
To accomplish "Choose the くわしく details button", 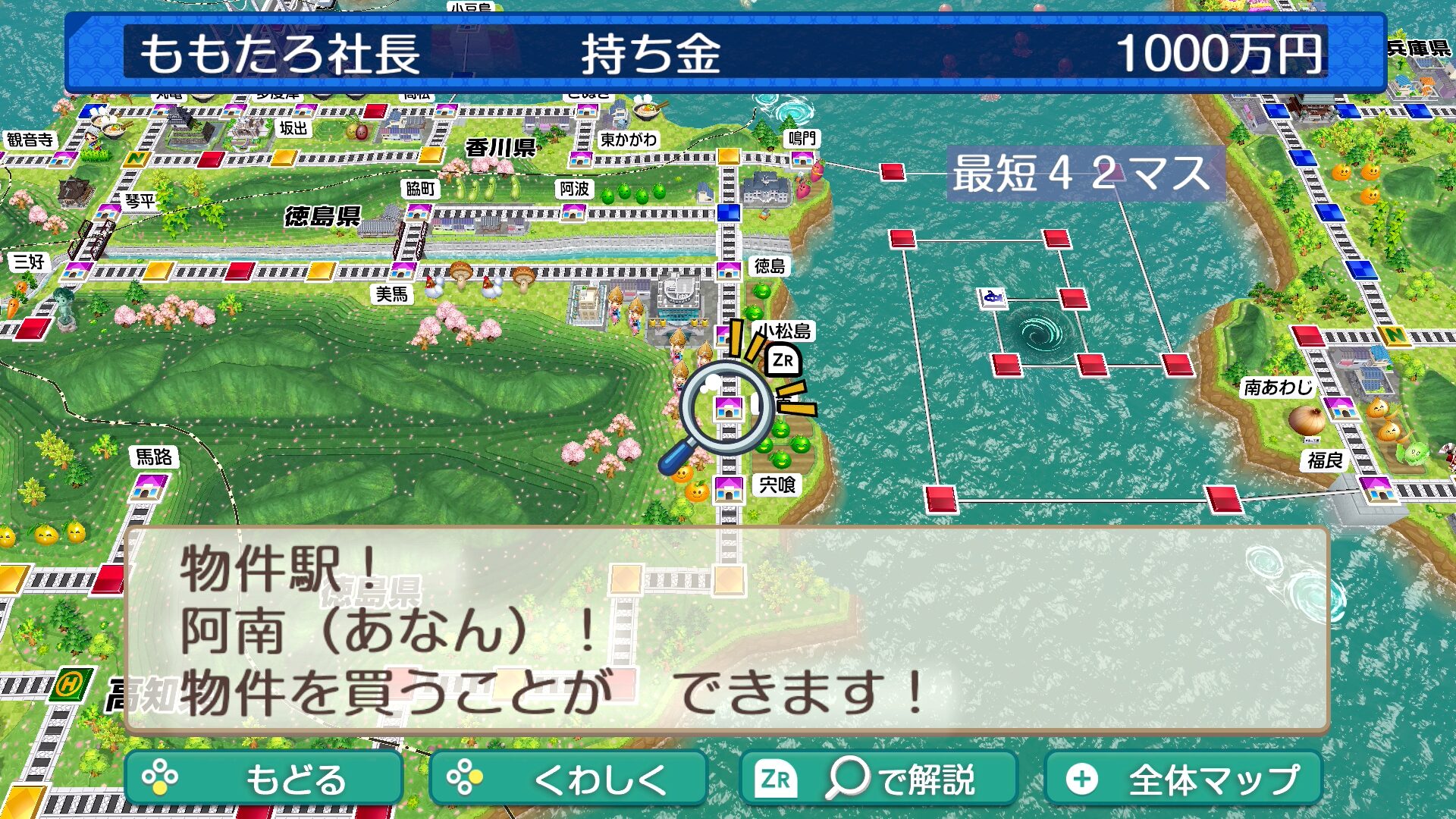I will click(568, 778).
